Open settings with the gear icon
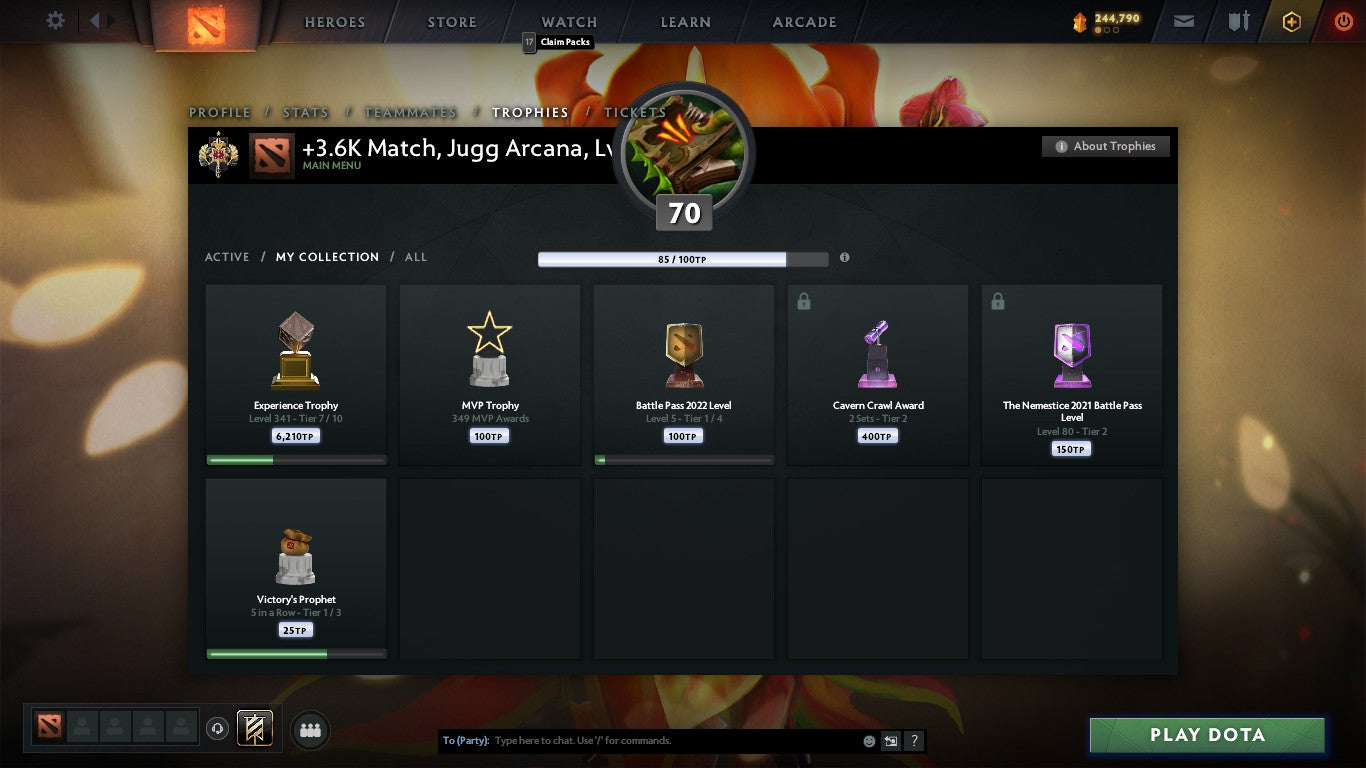Screen dimensions: 1366x768 (55, 20)
